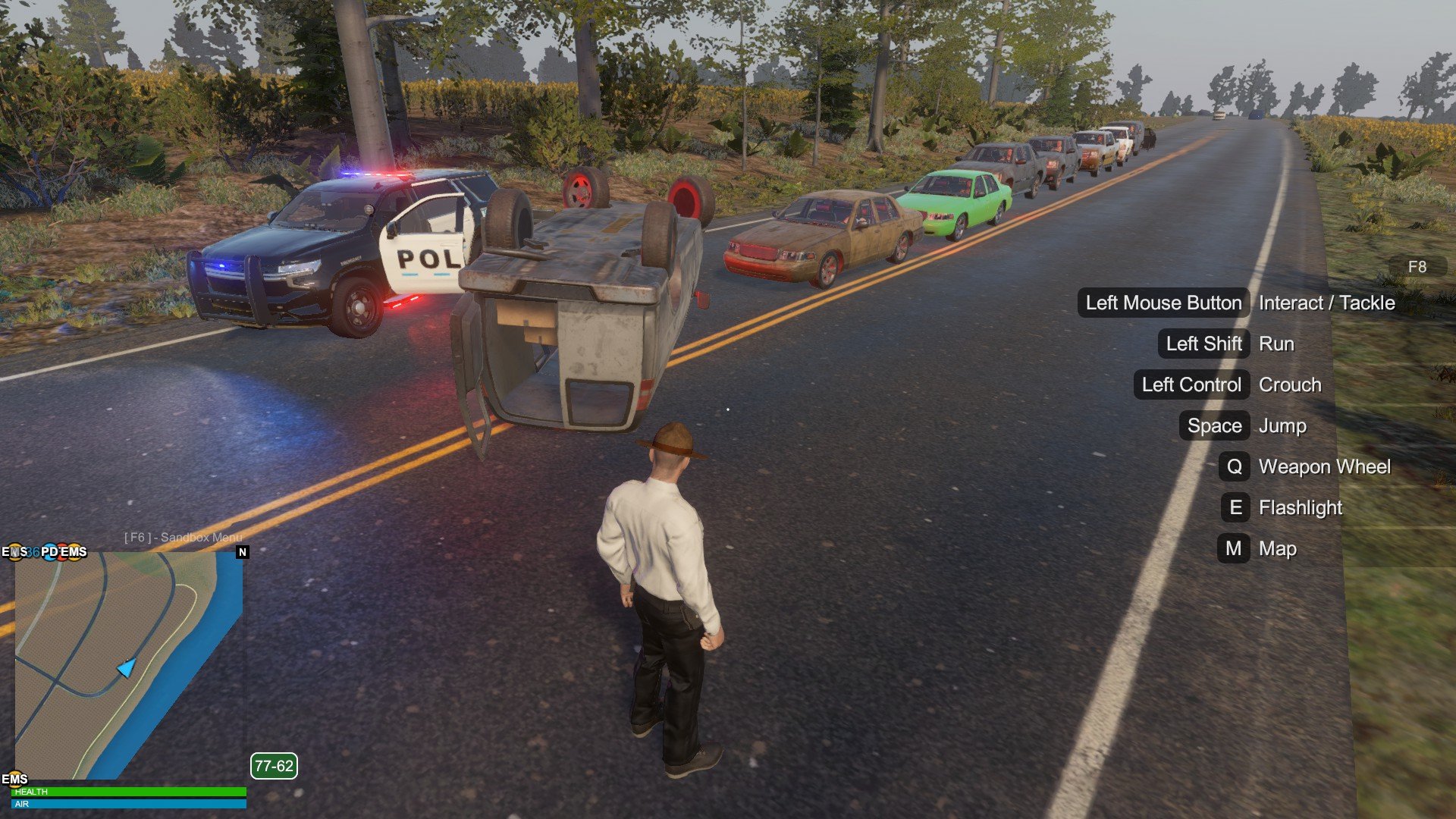This screenshot has width=1456, height=819.
Task: Open the minimap
Action: [129, 665]
